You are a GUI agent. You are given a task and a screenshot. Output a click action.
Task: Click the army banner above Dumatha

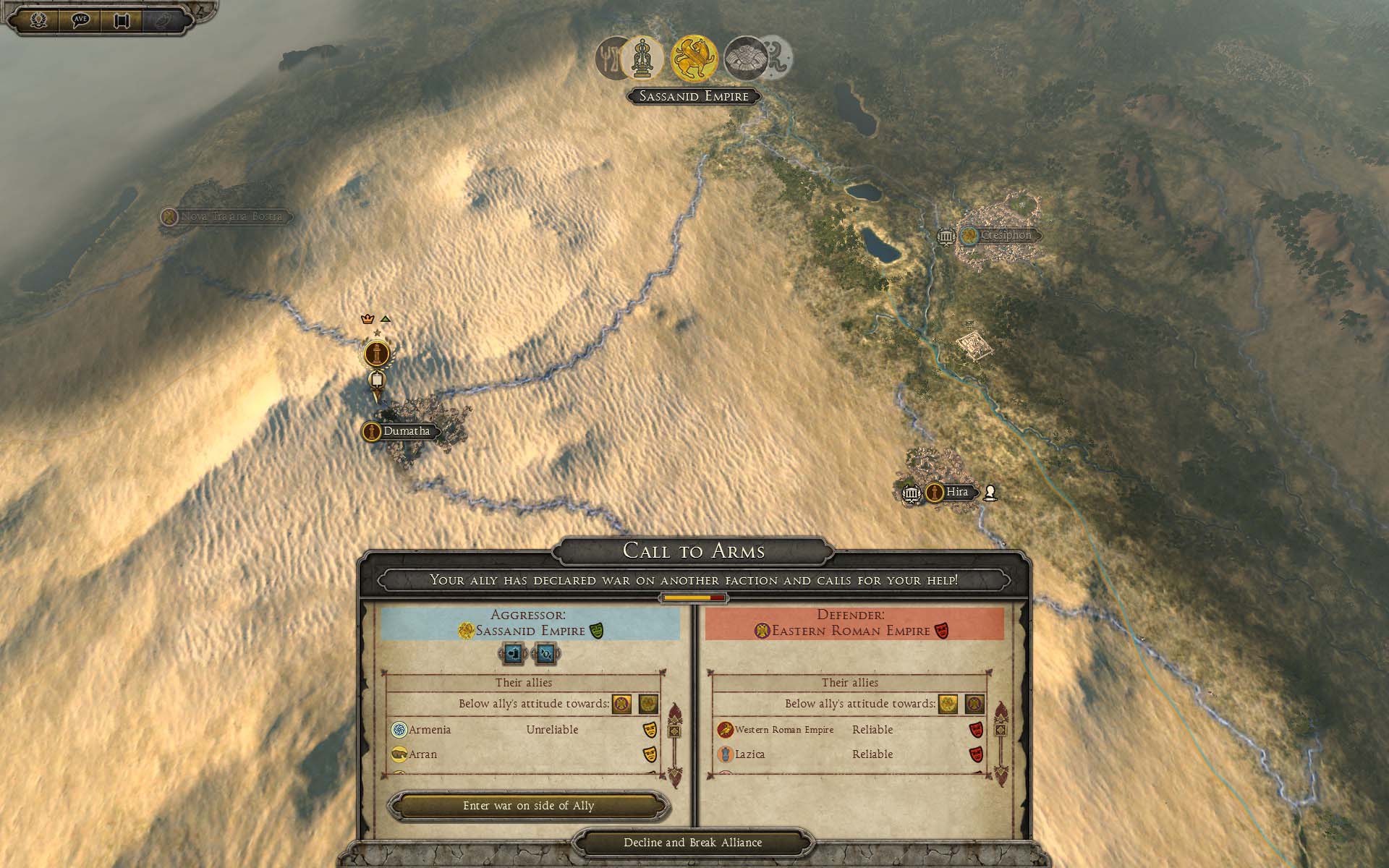pos(376,354)
